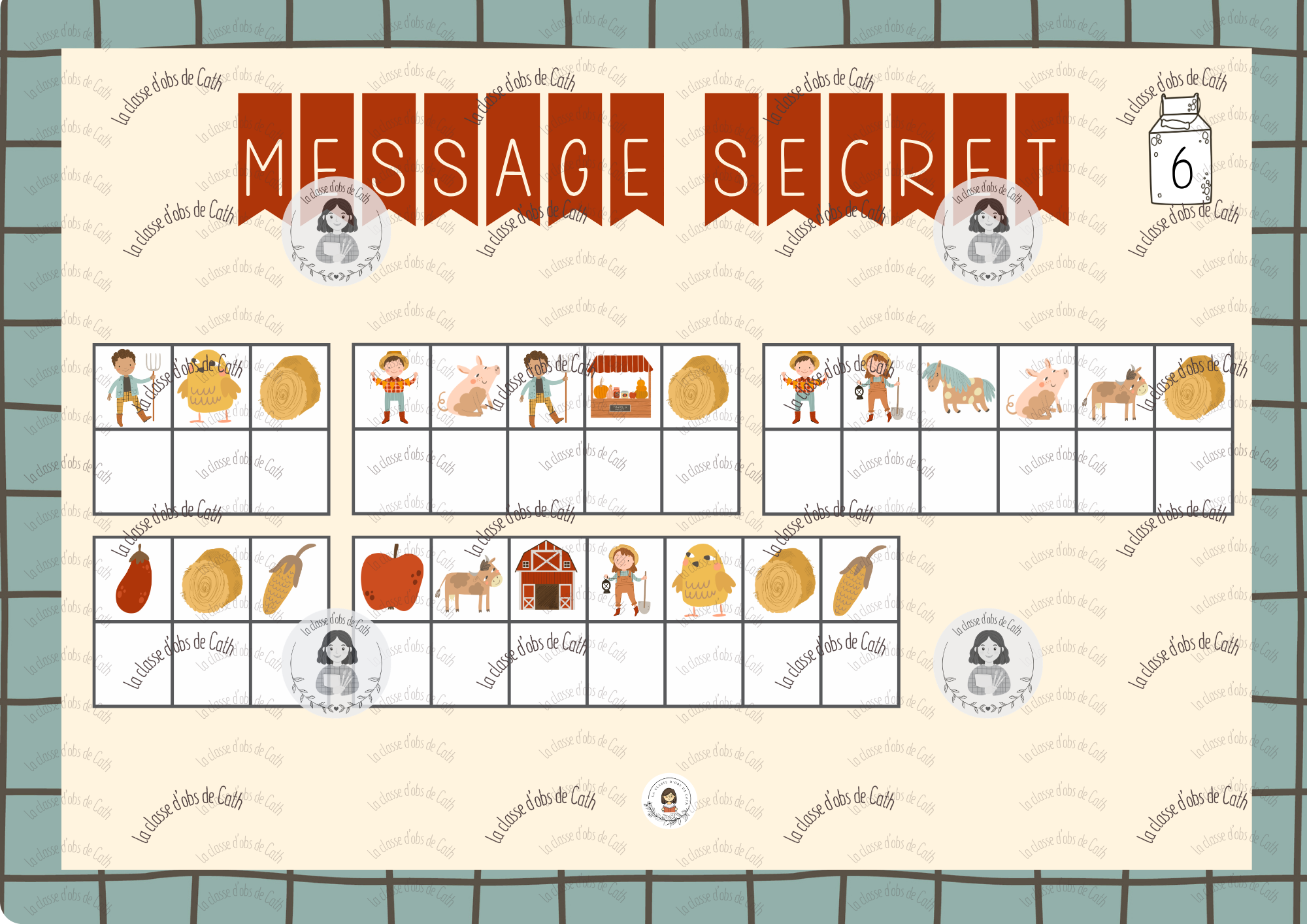Image resolution: width=1307 pixels, height=924 pixels.
Task: Select the red barn picture tile
Action: pyautogui.click(x=546, y=578)
